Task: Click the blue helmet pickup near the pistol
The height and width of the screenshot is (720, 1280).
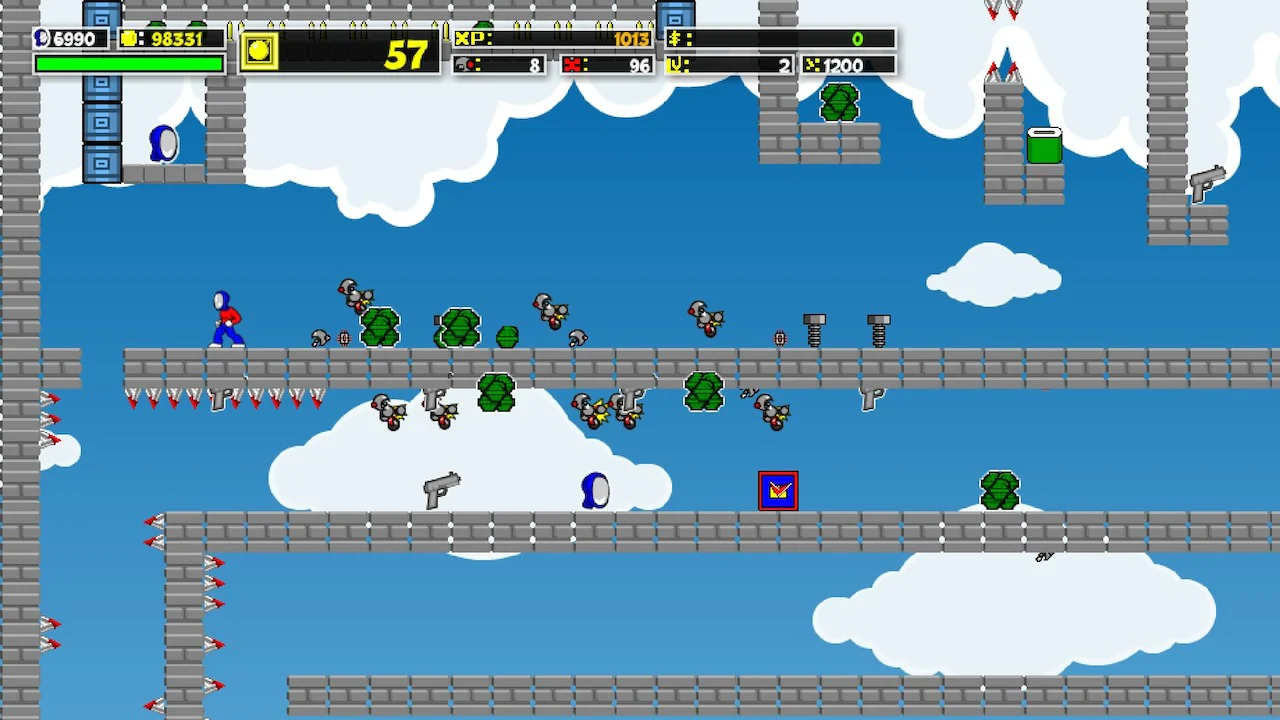Action: point(594,491)
